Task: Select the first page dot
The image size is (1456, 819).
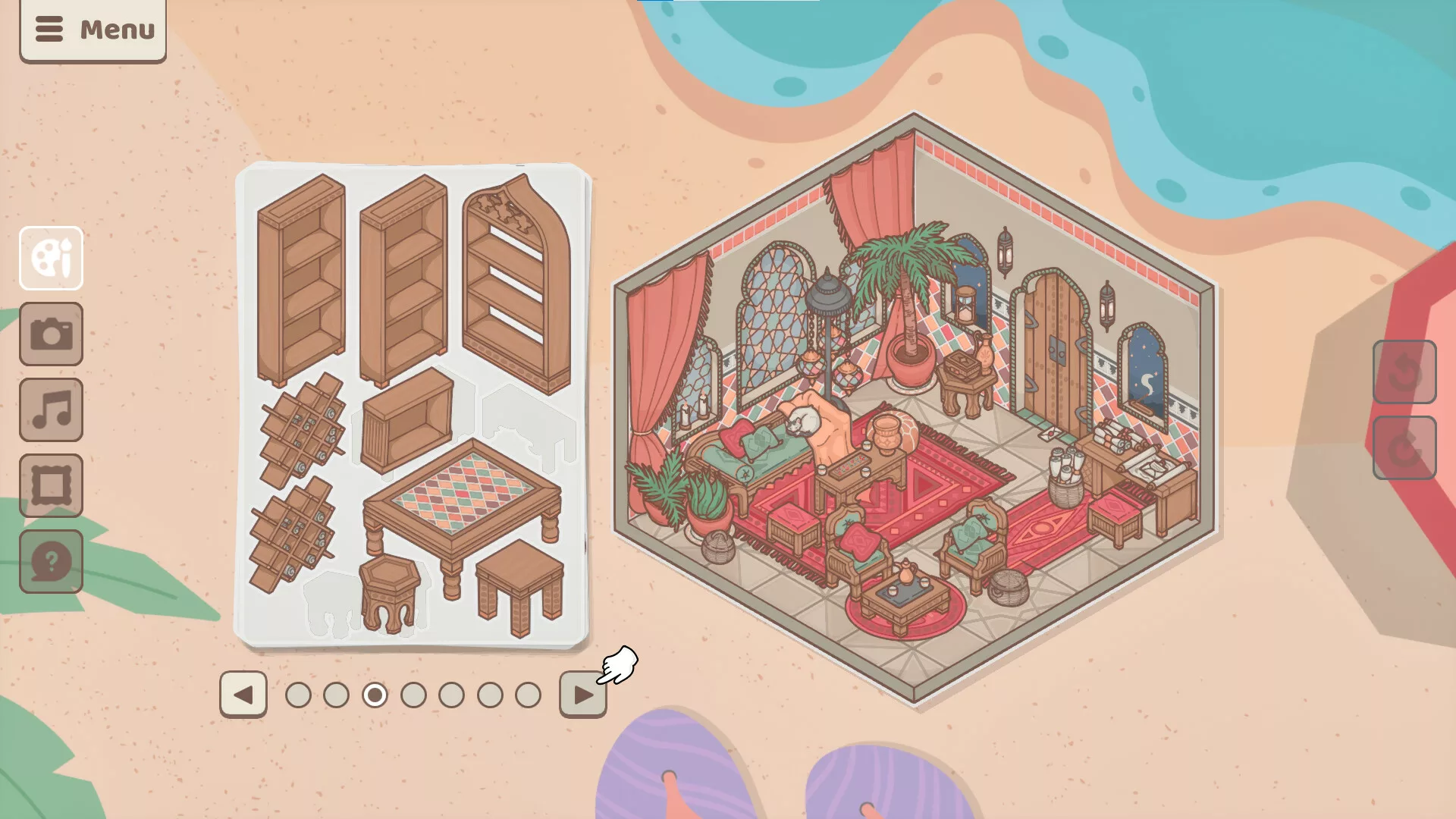Action: click(x=298, y=695)
